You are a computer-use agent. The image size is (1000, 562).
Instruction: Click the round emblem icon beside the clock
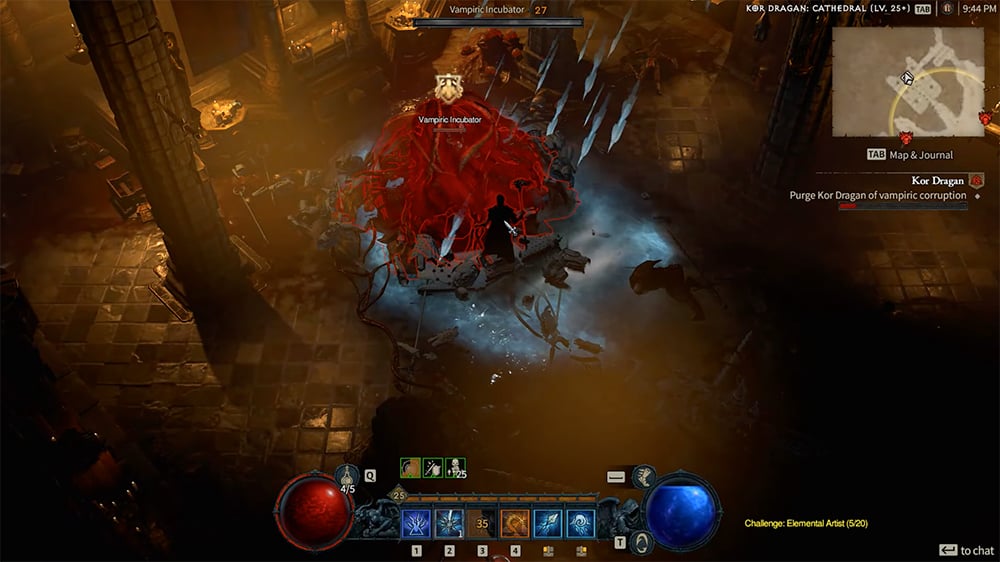click(x=947, y=8)
